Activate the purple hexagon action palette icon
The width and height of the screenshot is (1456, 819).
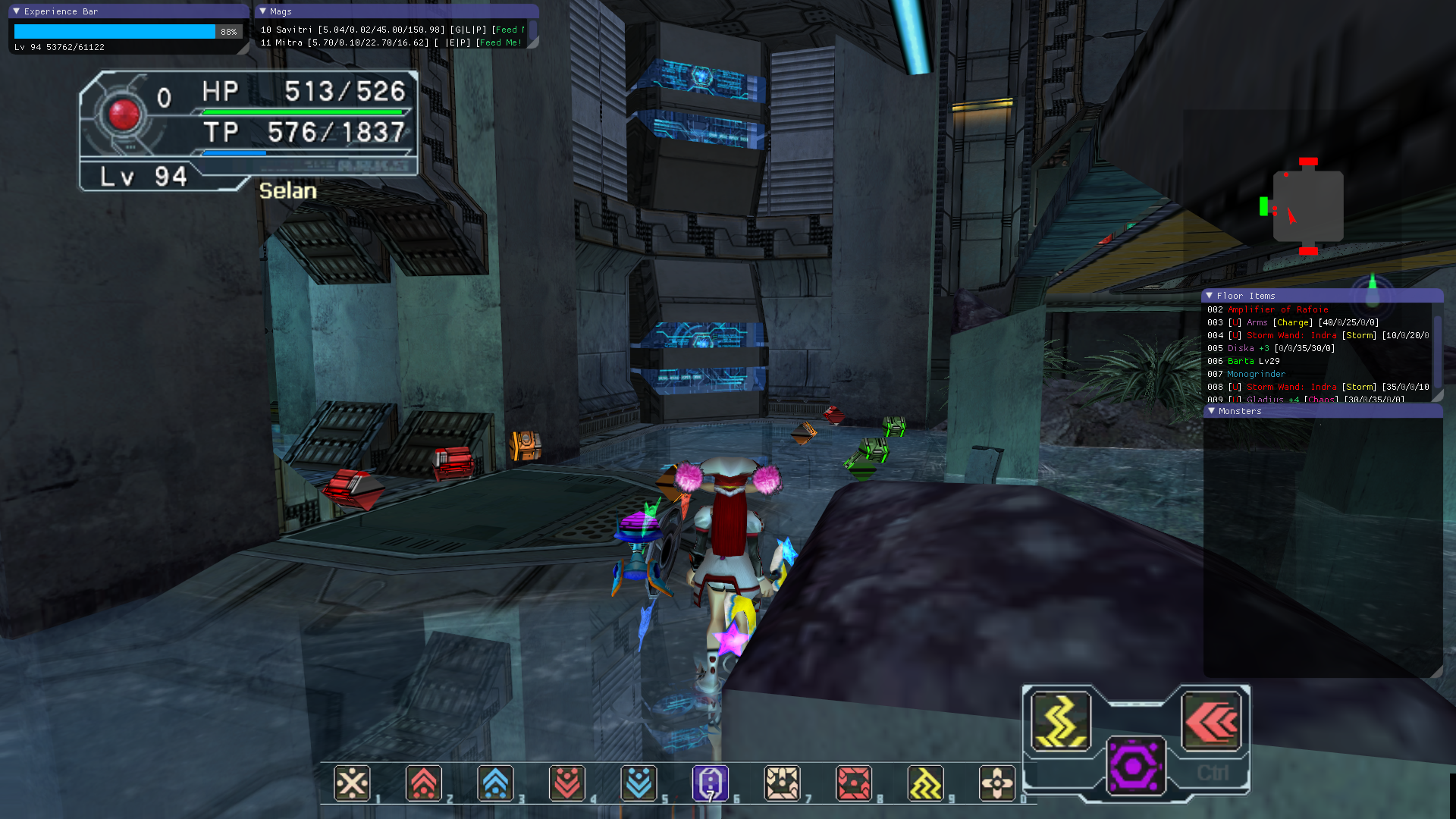1135,766
